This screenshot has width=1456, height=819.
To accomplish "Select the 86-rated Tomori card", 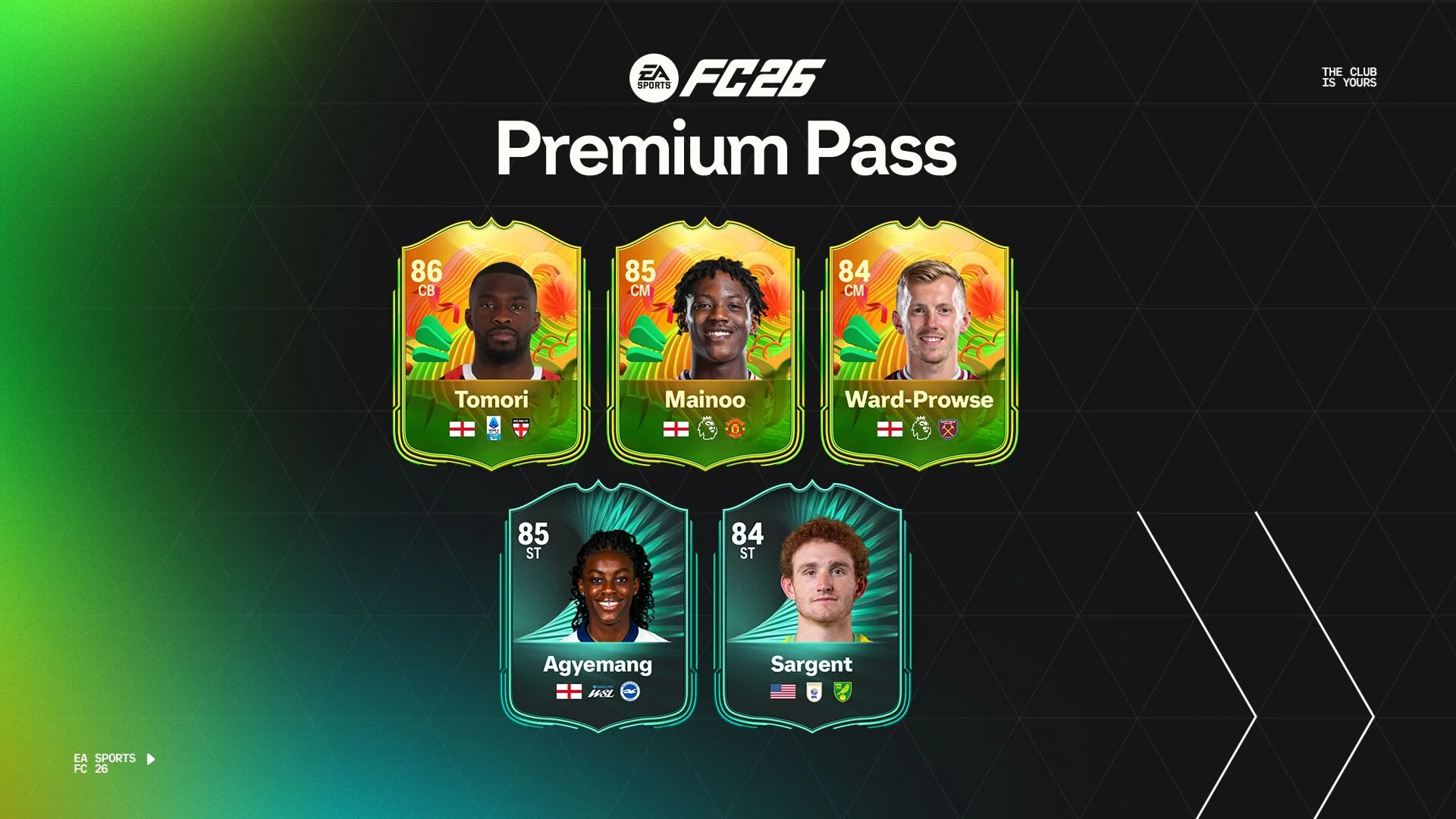I will click(491, 345).
